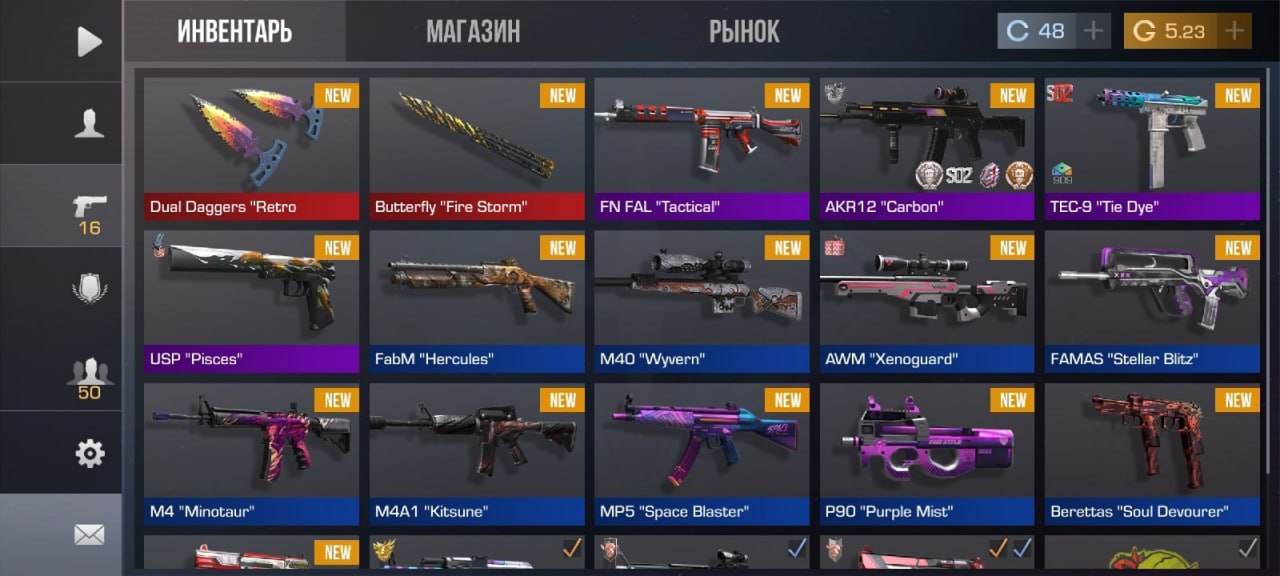Select the USP "Pisces" pistol
The width and height of the screenshot is (1280, 576).
[251, 301]
